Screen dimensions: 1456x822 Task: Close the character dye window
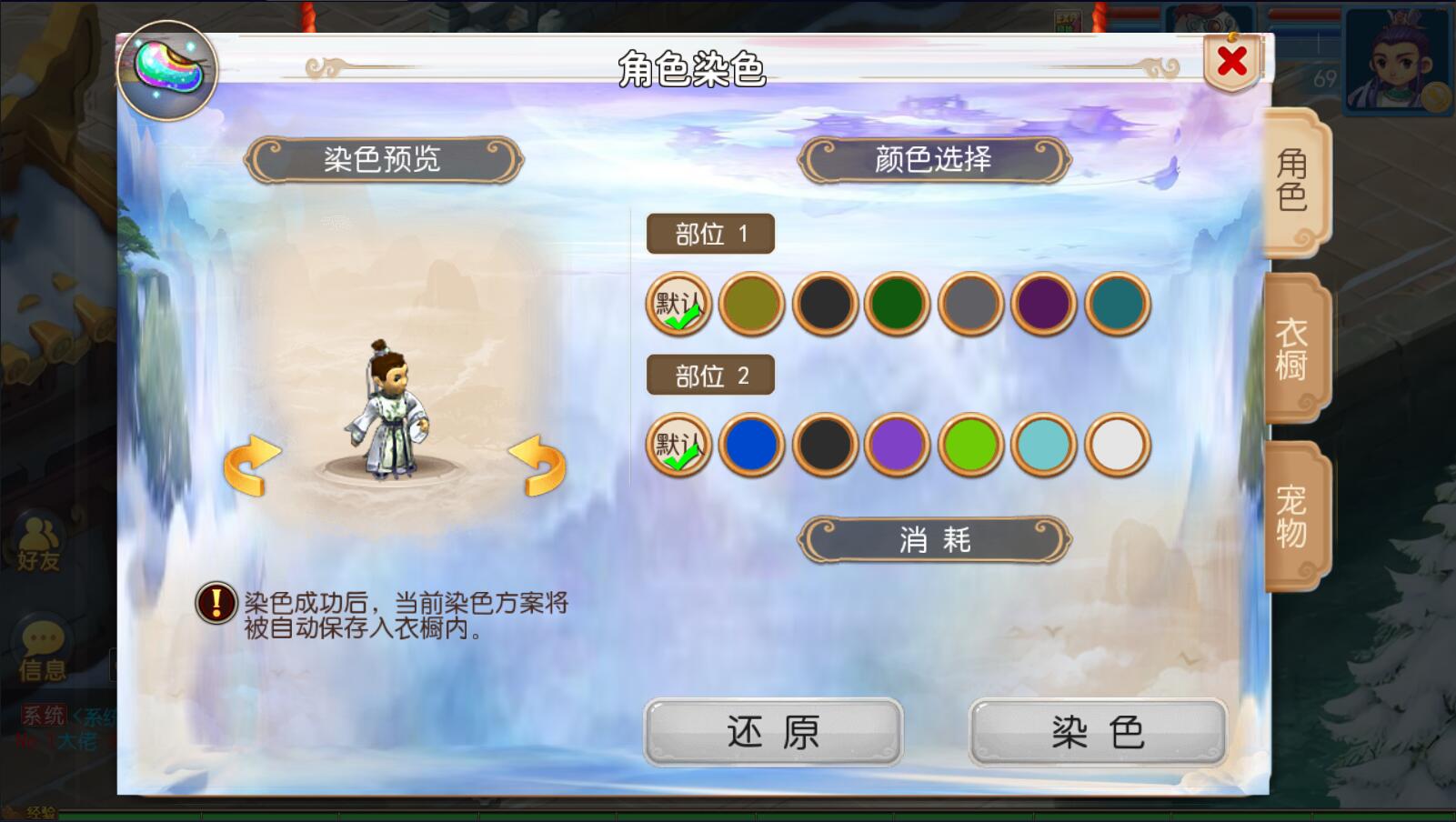1232,62
